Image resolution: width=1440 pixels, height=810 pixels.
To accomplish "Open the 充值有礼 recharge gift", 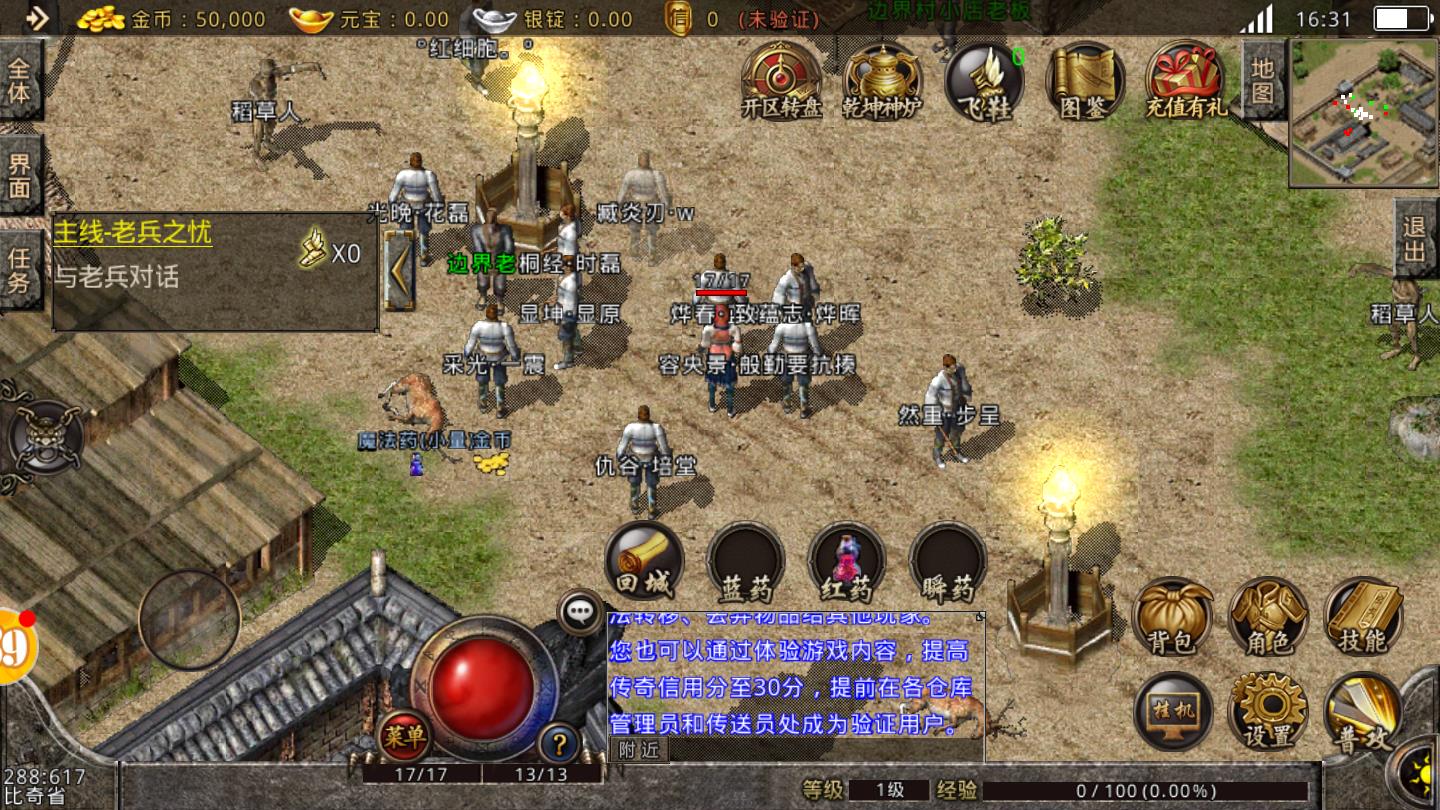I will coord(1186,80).
